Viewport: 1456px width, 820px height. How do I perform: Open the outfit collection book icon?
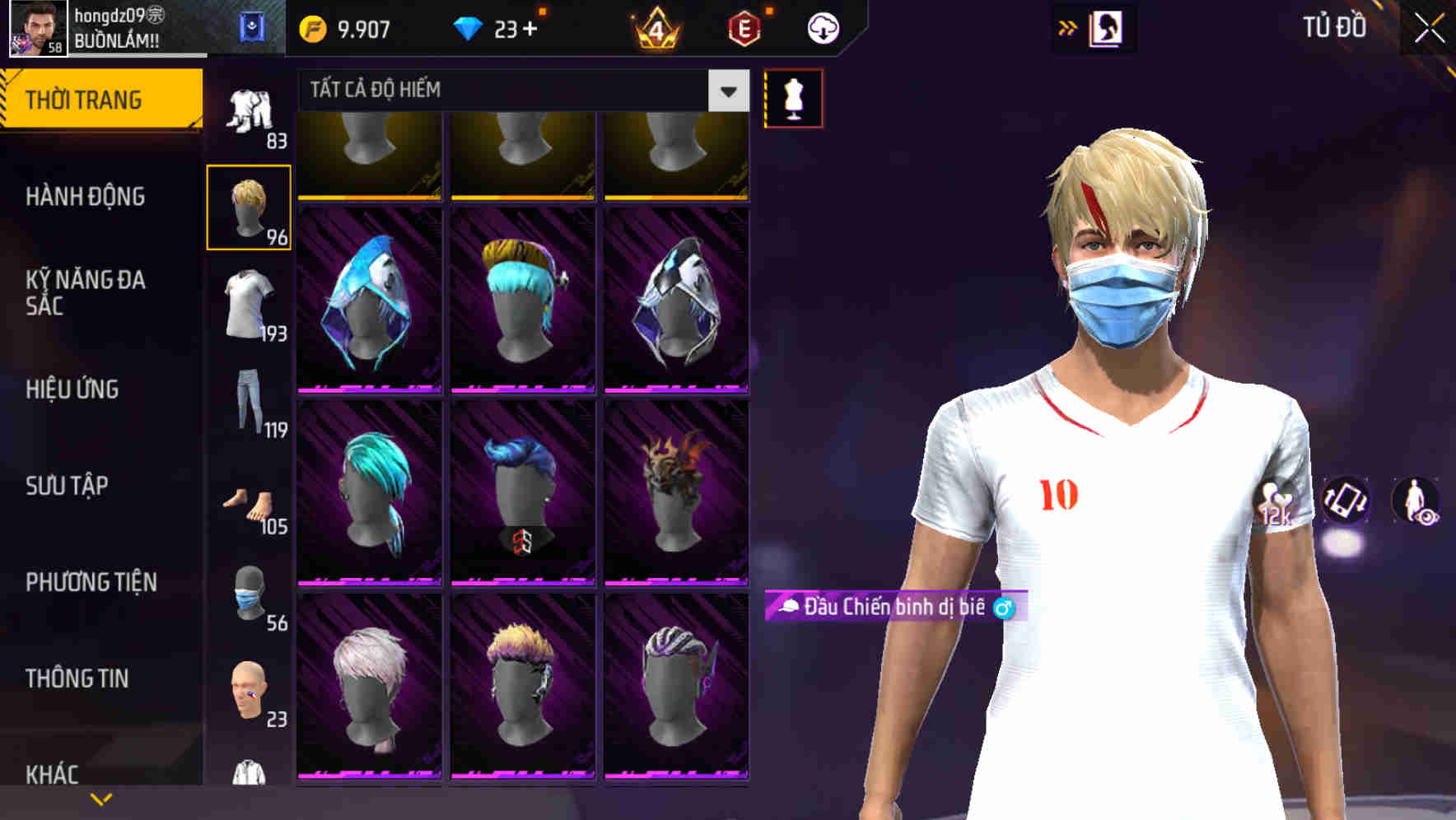coord(1108,28)
